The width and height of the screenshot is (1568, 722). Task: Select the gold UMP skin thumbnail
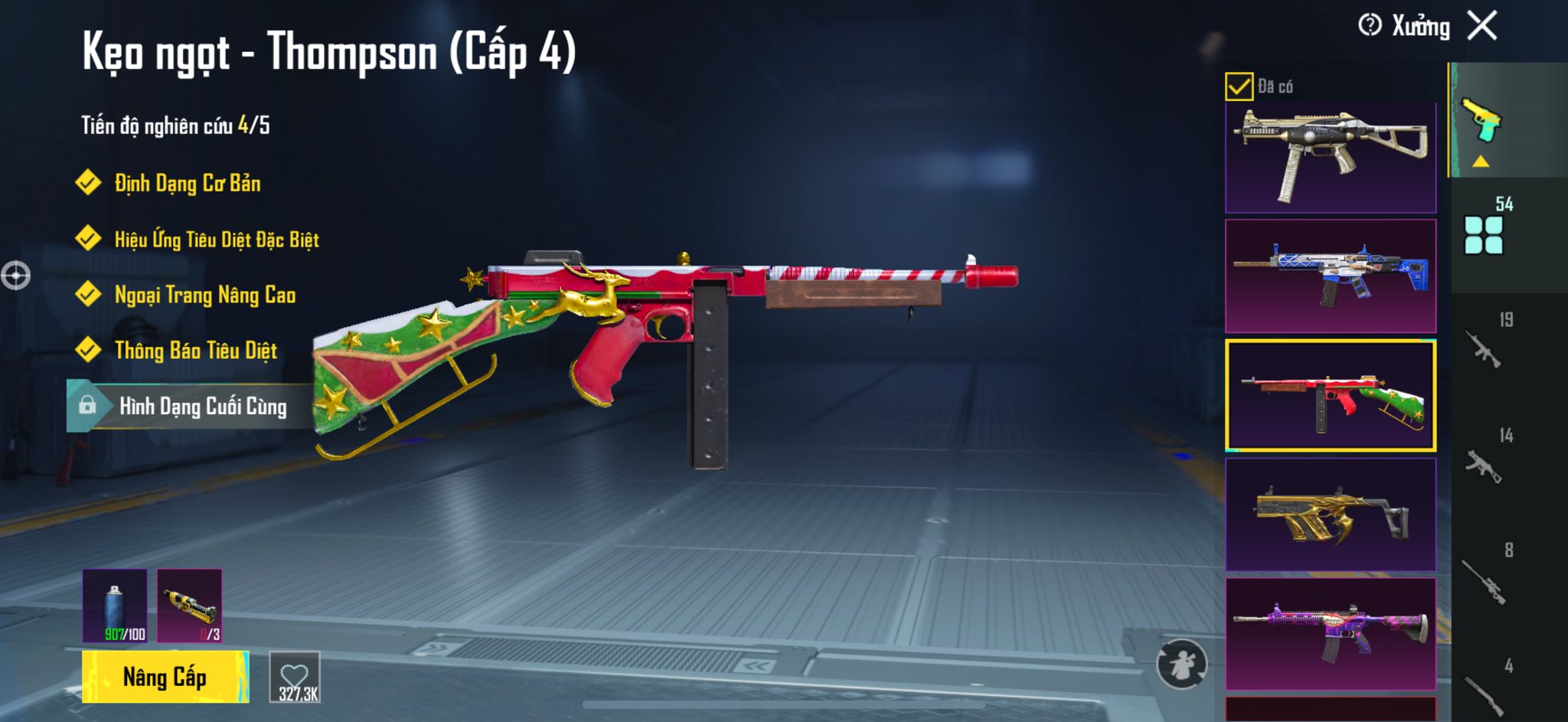pyautogui.click(x=1331, y=157)
